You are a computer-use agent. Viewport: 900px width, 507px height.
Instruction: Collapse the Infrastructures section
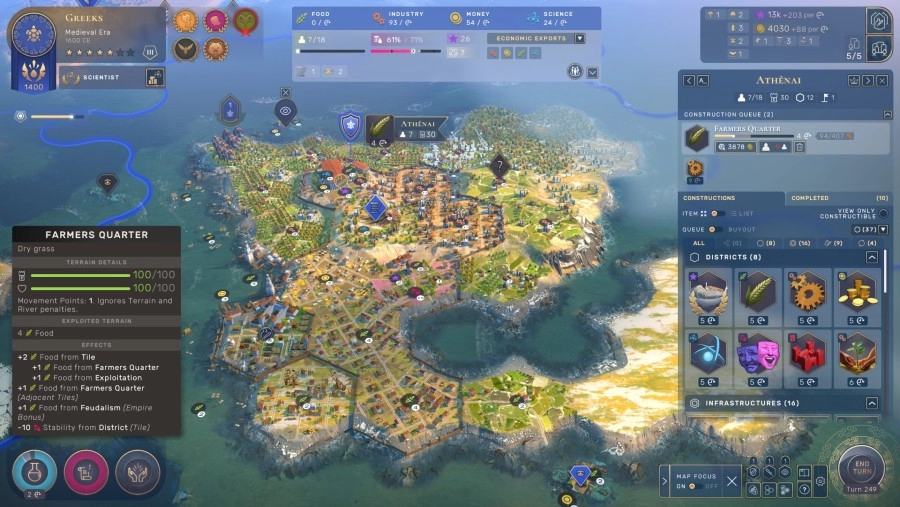point(872,403)
